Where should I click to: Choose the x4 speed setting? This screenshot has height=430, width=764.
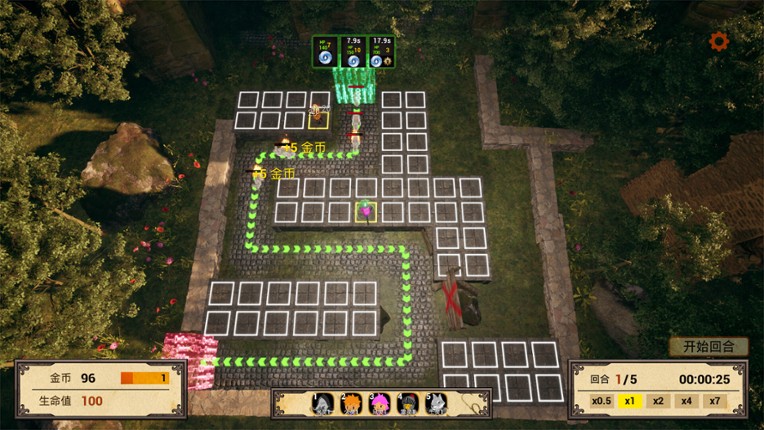coord(685,401)
